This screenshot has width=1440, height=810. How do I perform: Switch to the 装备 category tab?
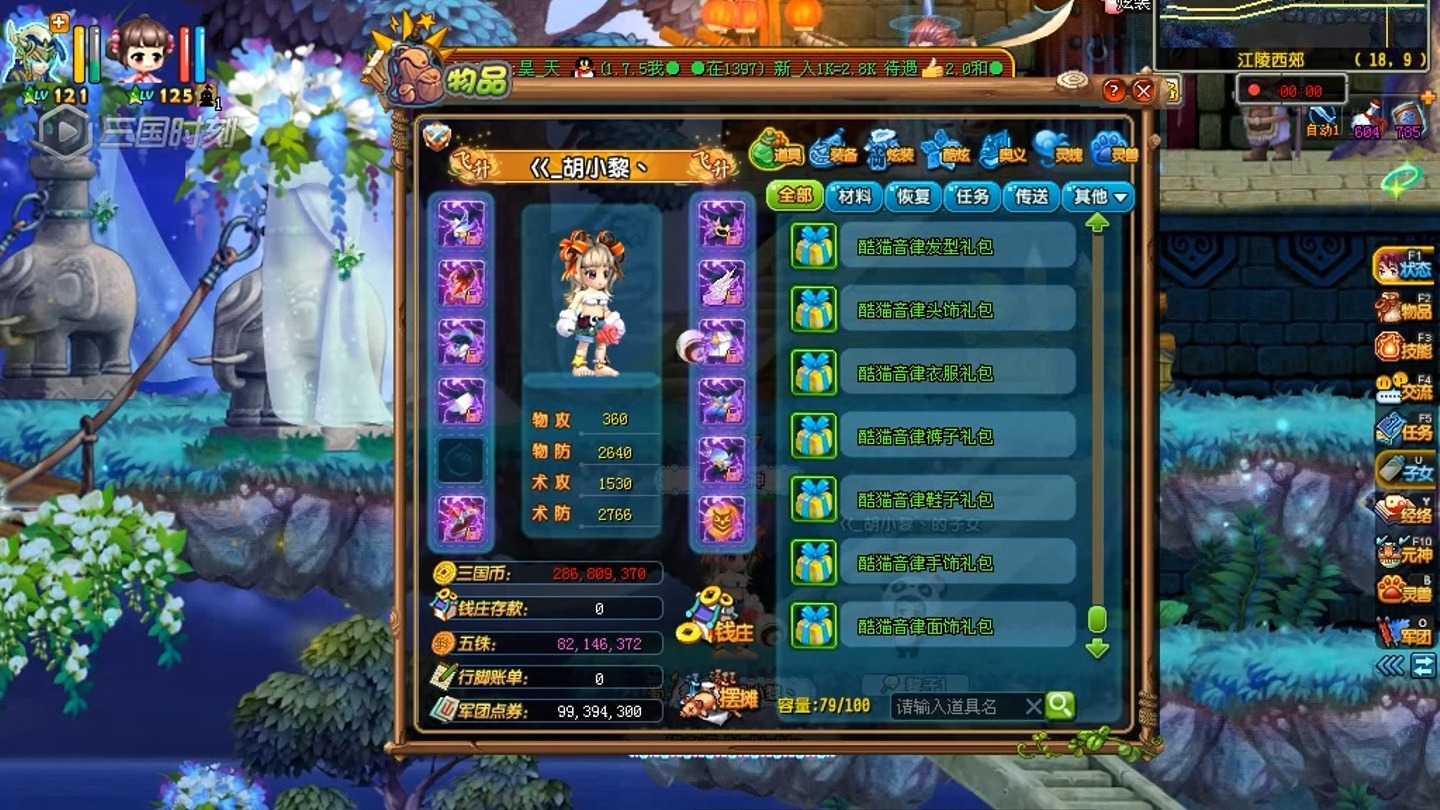[x=834, y=150]
